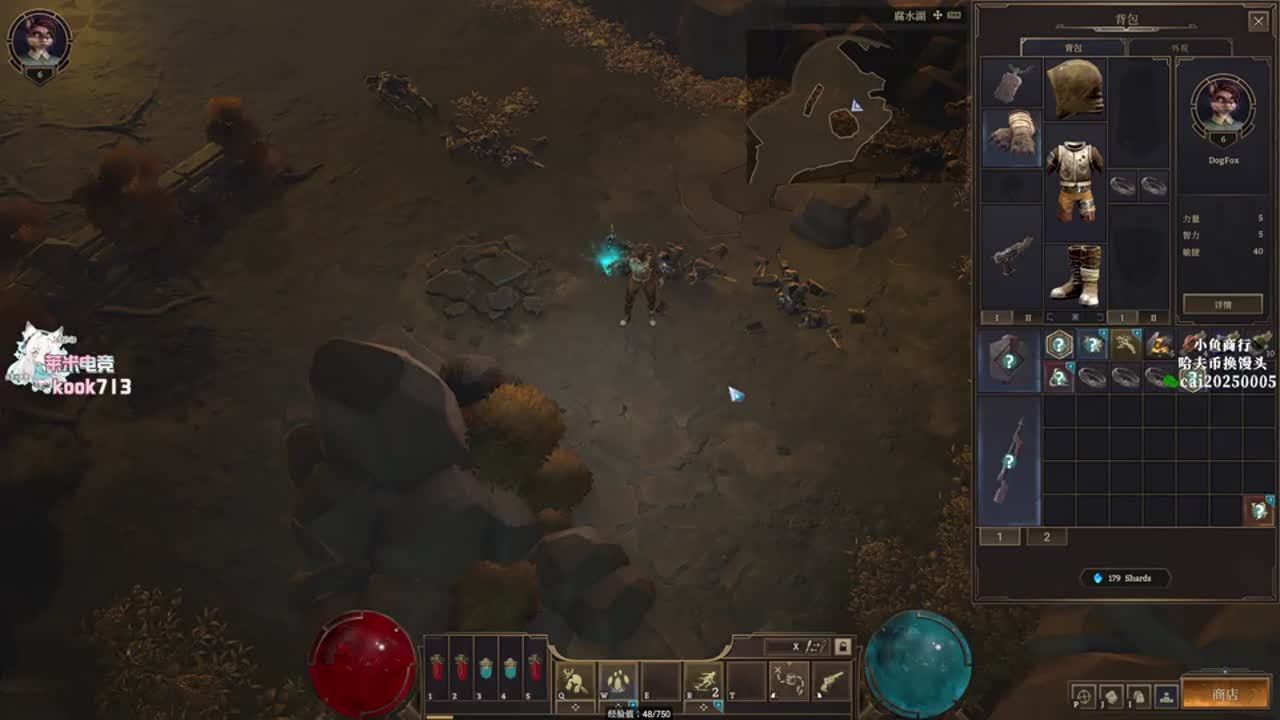Viewport: 1280px width, 720px height.
Task: Click the minimap overlay
Action: coord(820,110)
